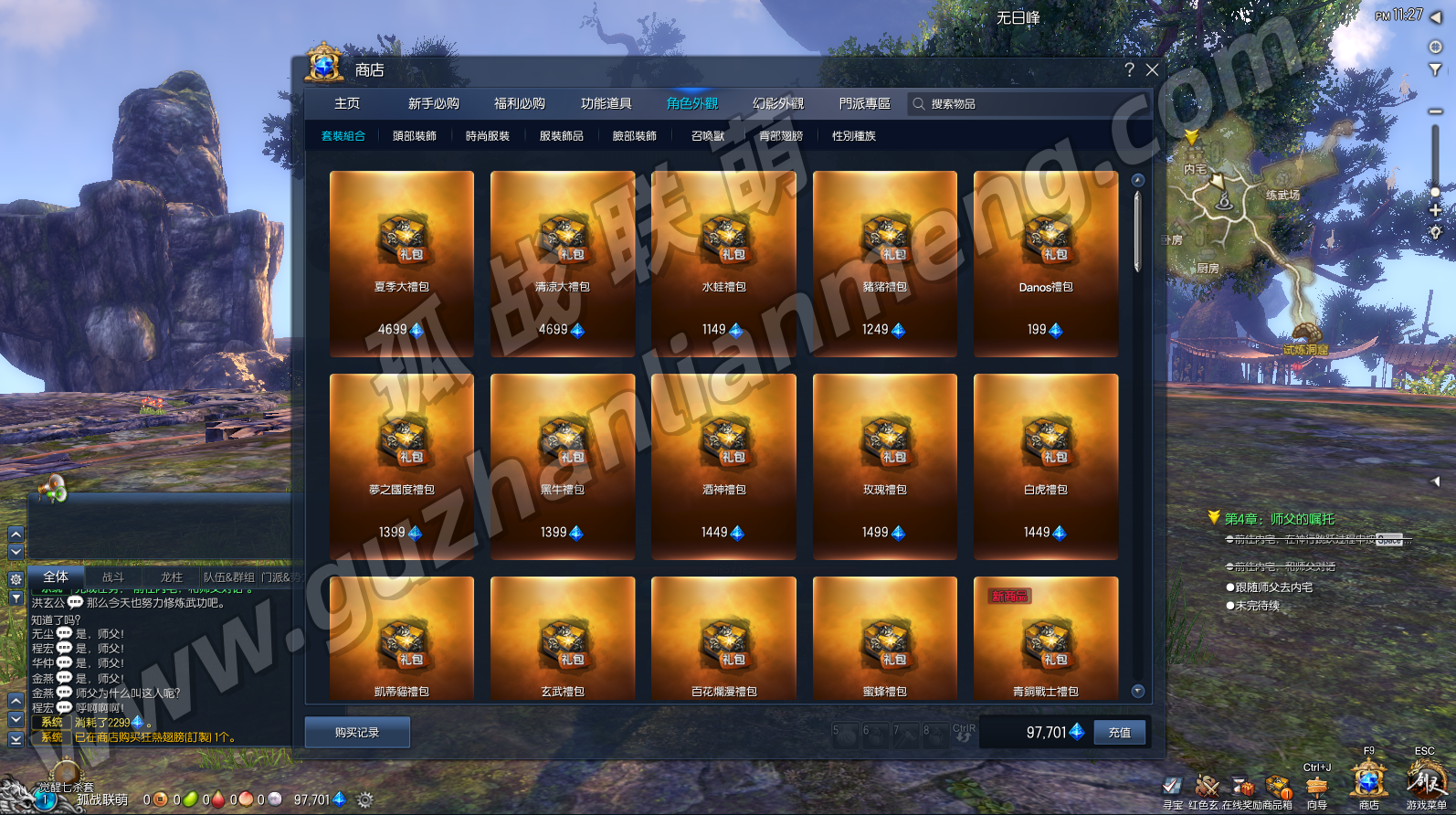Open the 购买记录 purchase history
1456x815 pixels.
357,733
